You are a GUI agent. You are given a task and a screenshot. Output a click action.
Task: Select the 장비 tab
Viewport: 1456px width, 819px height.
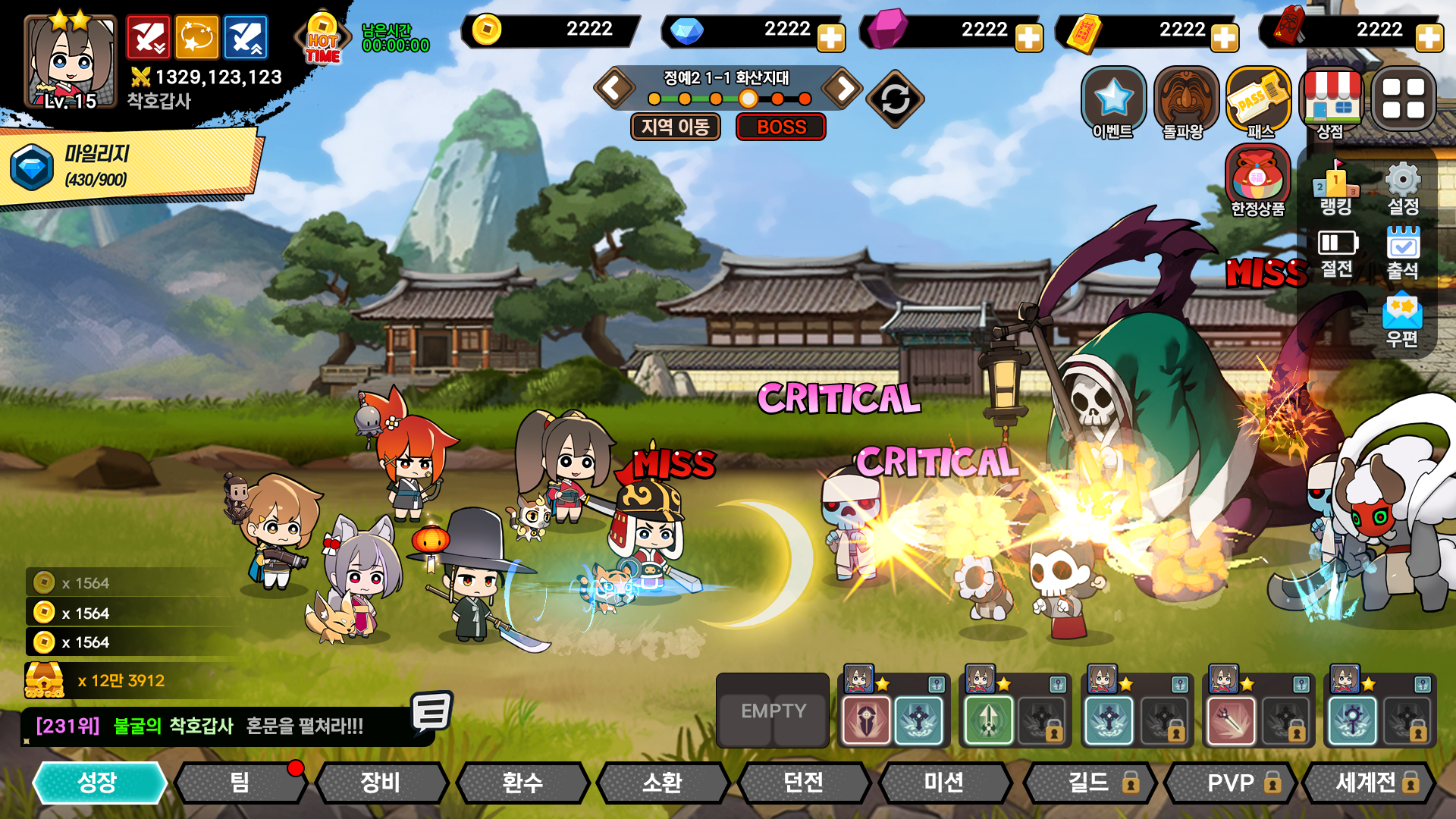tap(381, 783)
